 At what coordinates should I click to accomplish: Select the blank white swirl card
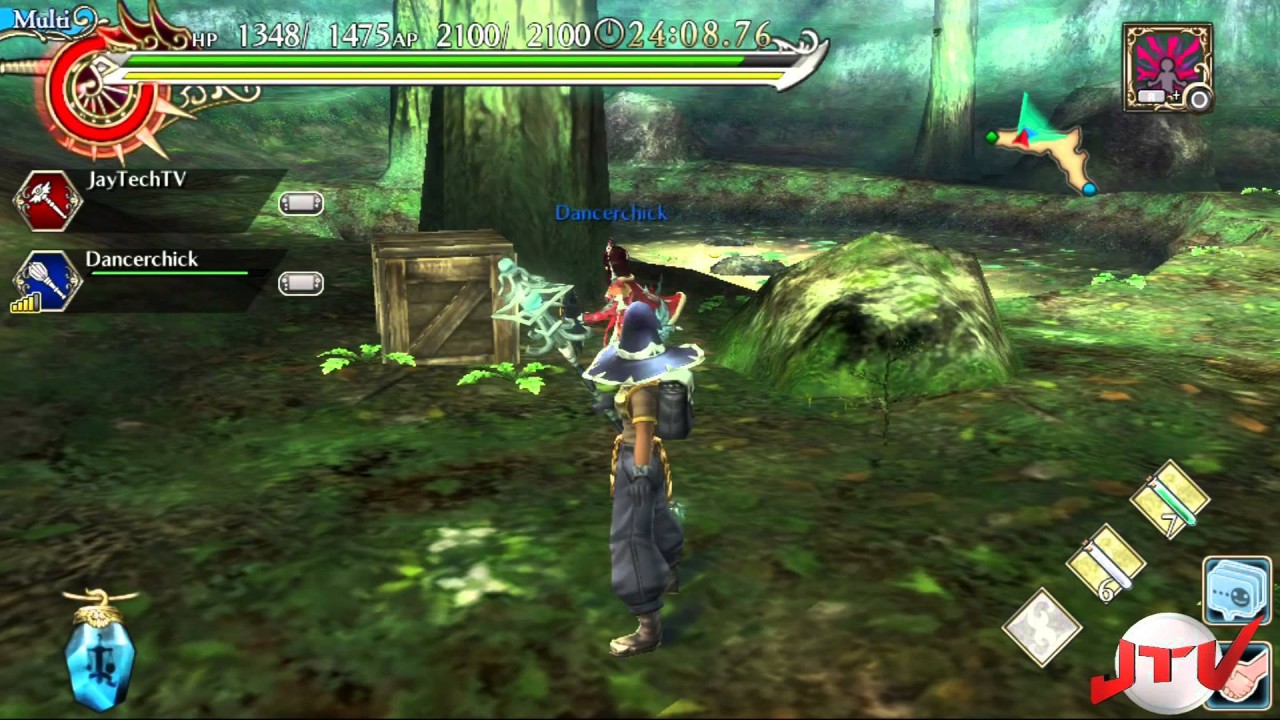pyautogui.click(x=1042, y=626)
